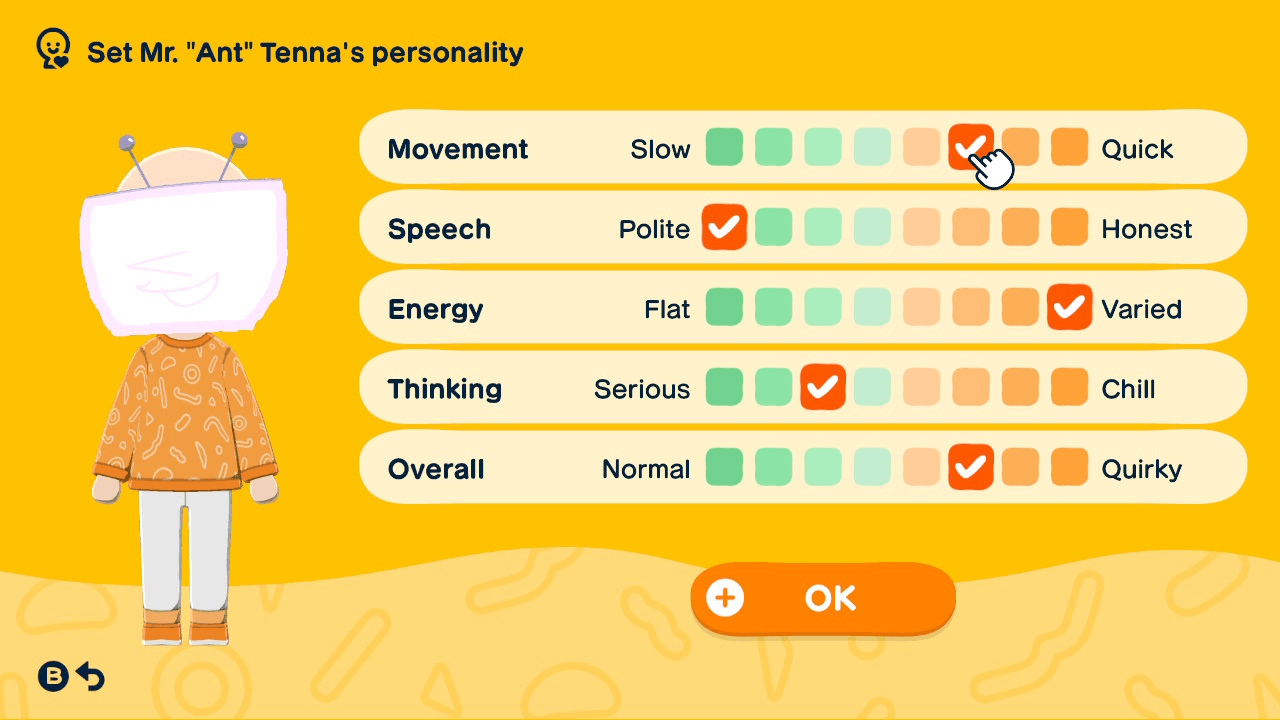Image resolution: width=1280 pixels, height=720 pixels.
Task: Toggle the Varied checkmark on the Energy row
Action: [x=1069, y=307]
